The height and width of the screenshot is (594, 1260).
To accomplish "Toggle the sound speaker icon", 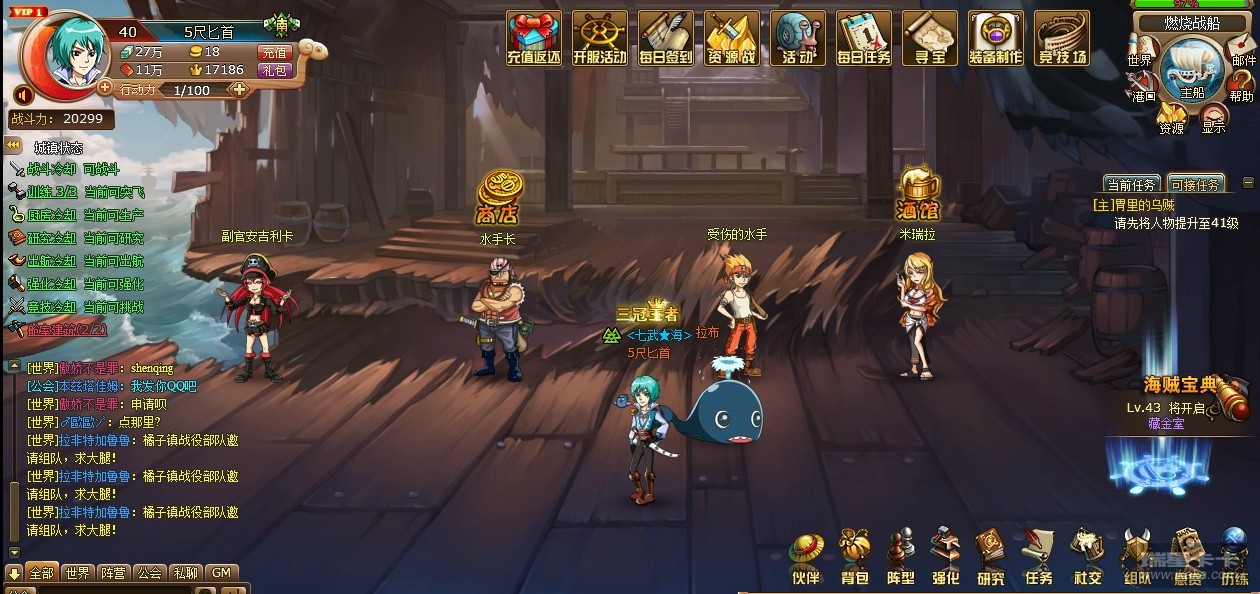I will tap(23, 94).
